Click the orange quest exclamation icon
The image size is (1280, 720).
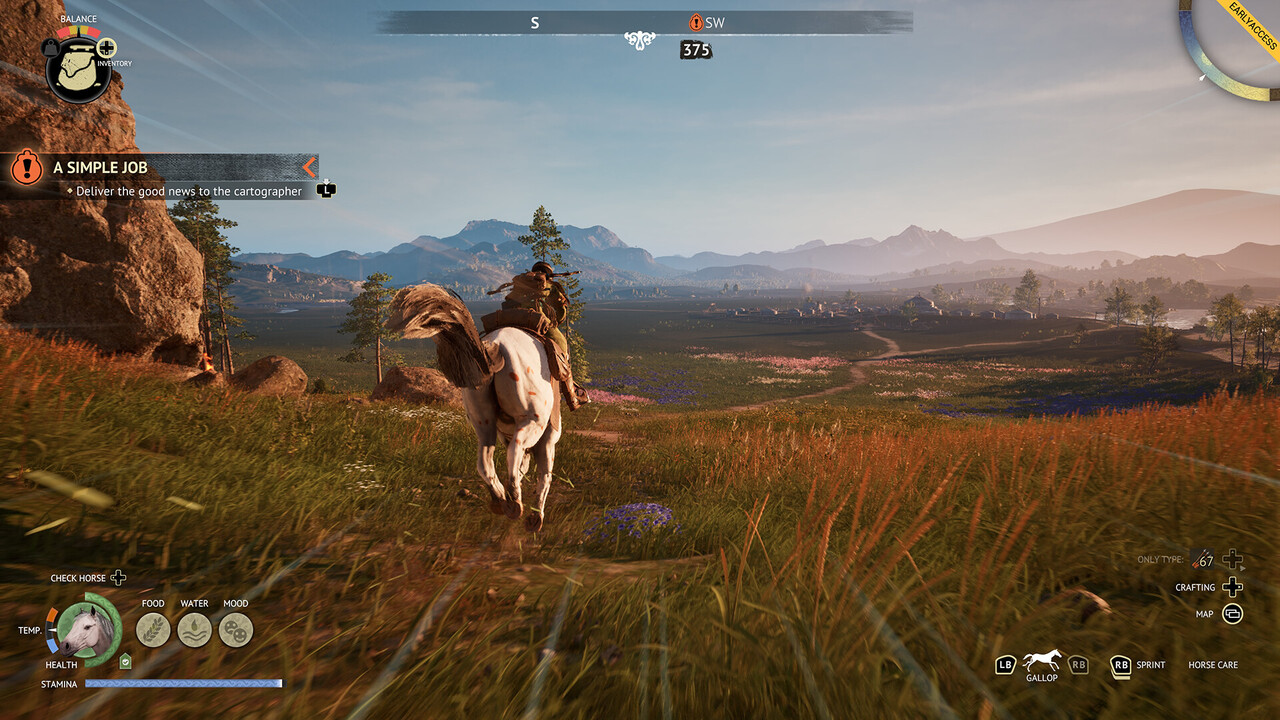click(x=26, y=167)
